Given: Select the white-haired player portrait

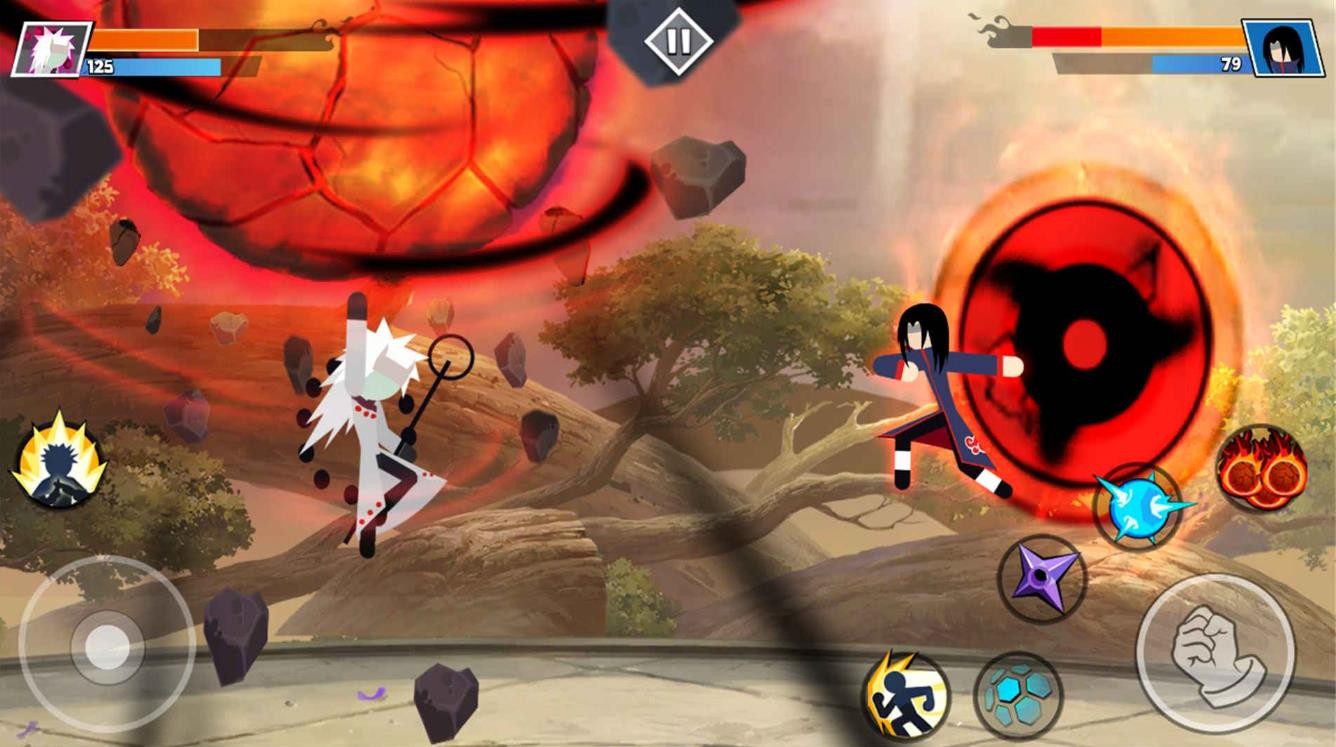Looking at the screenshot, I should coord(50,49).
